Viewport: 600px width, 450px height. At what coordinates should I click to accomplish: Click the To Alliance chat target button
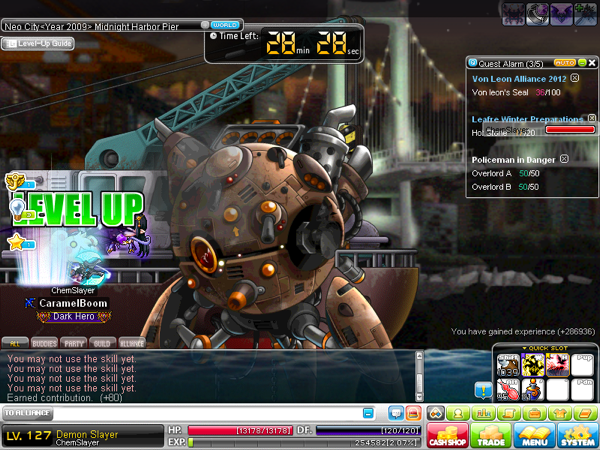click(28, 412)
